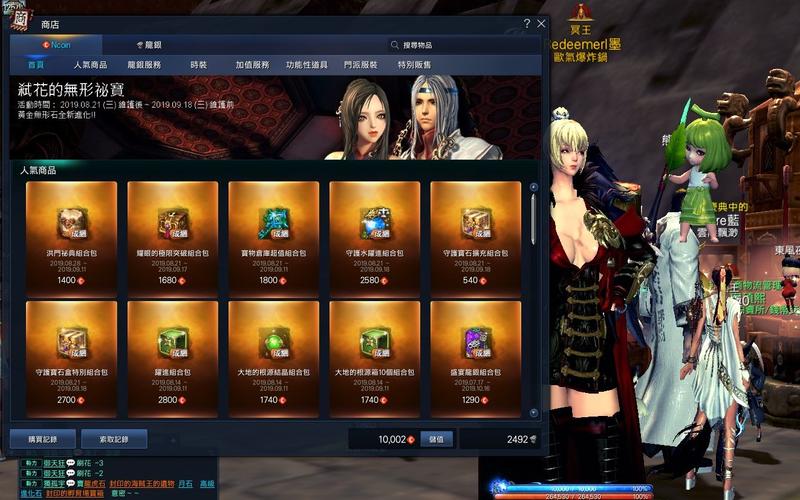Select the 時裝 costume category

(198, 65)
